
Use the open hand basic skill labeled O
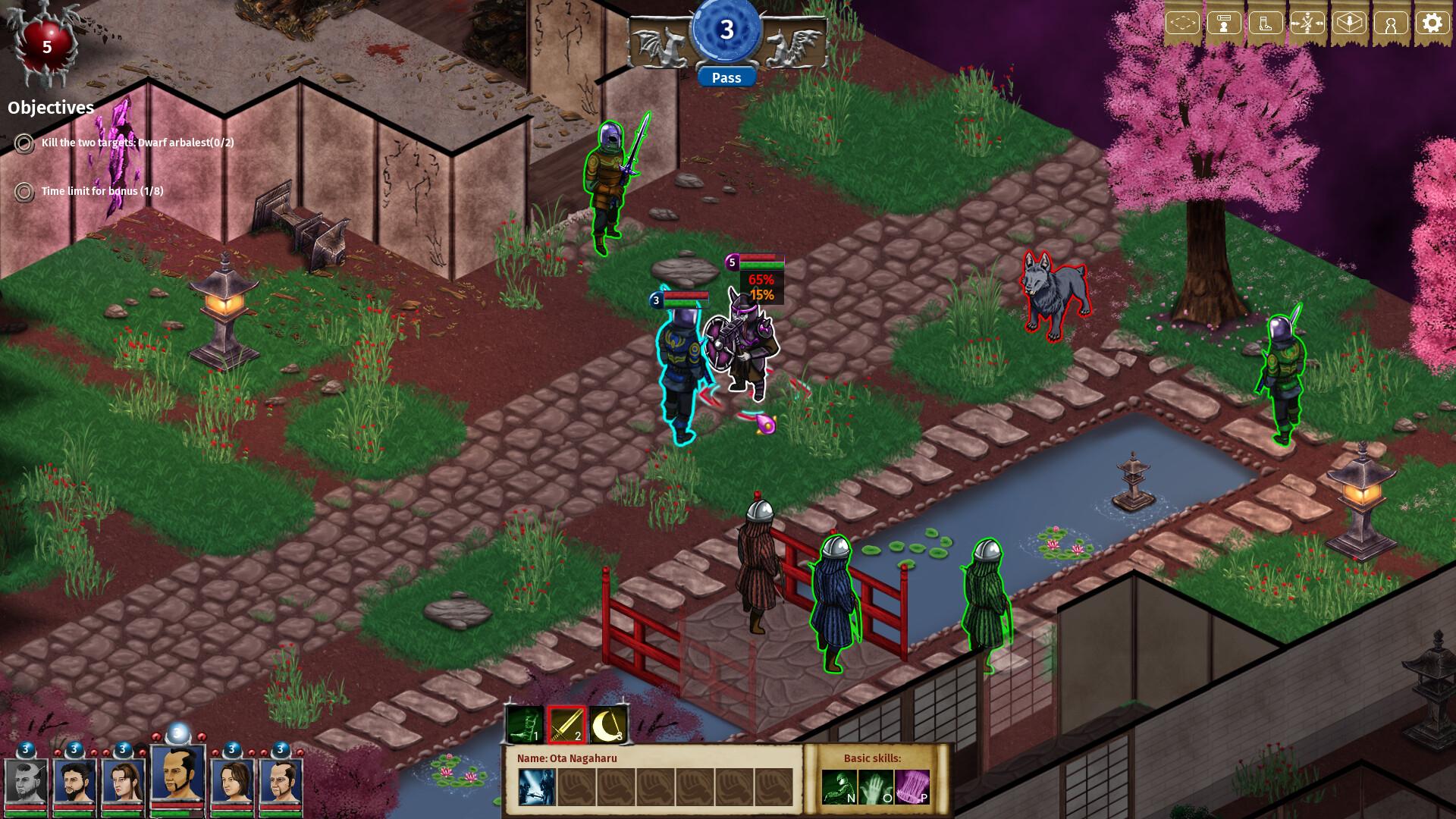(x=875, y=787)
